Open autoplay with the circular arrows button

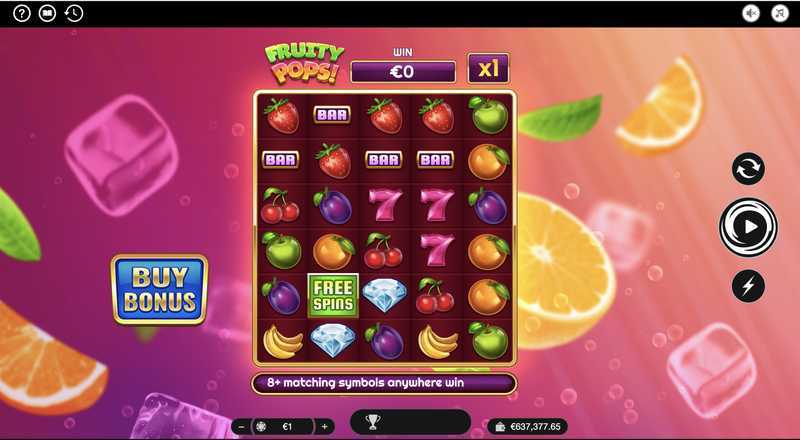pyautogui.click(x=748, y=169)
